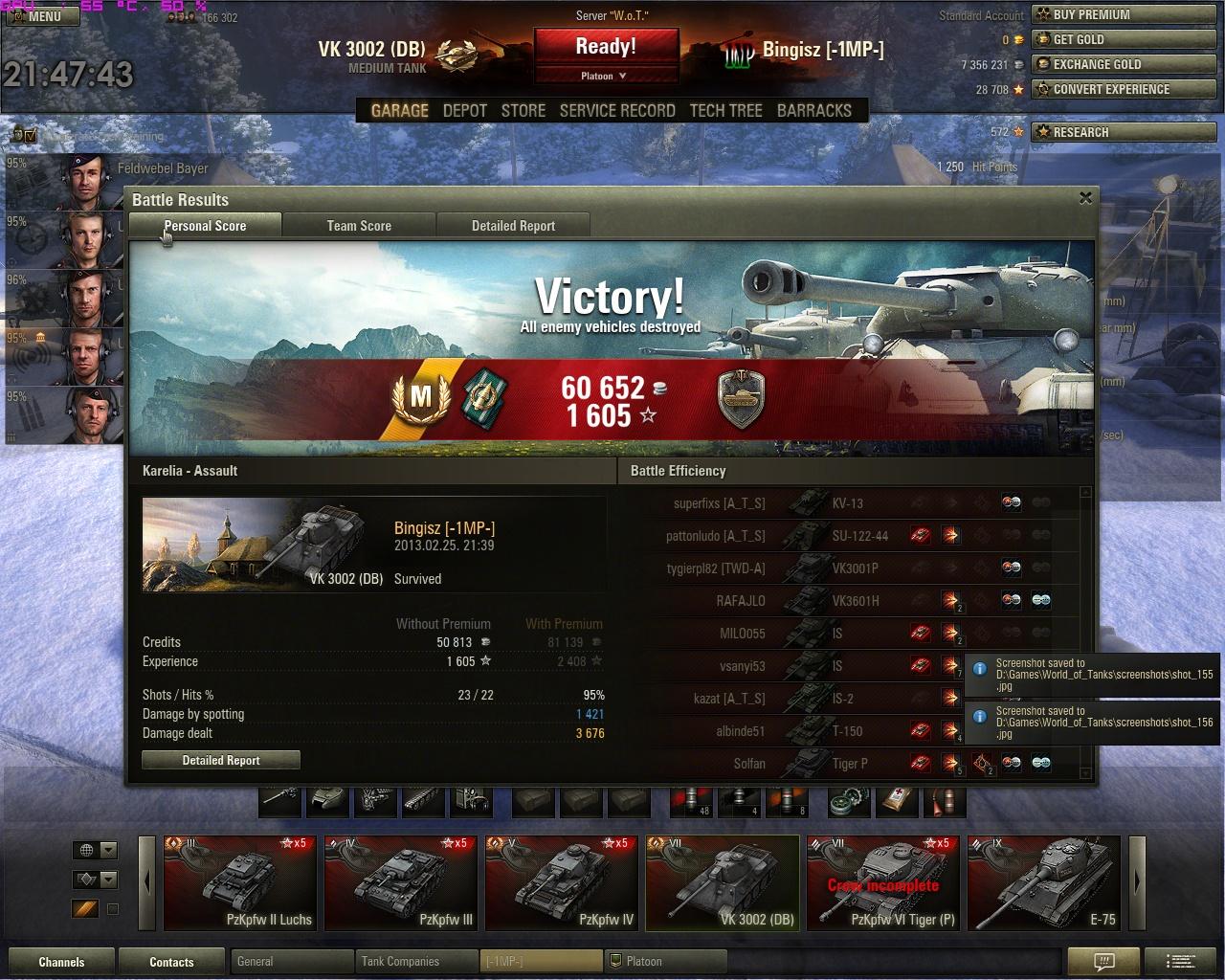Go to the Depot section
This screenshot has height=980, width=1225.
[465, 110]
